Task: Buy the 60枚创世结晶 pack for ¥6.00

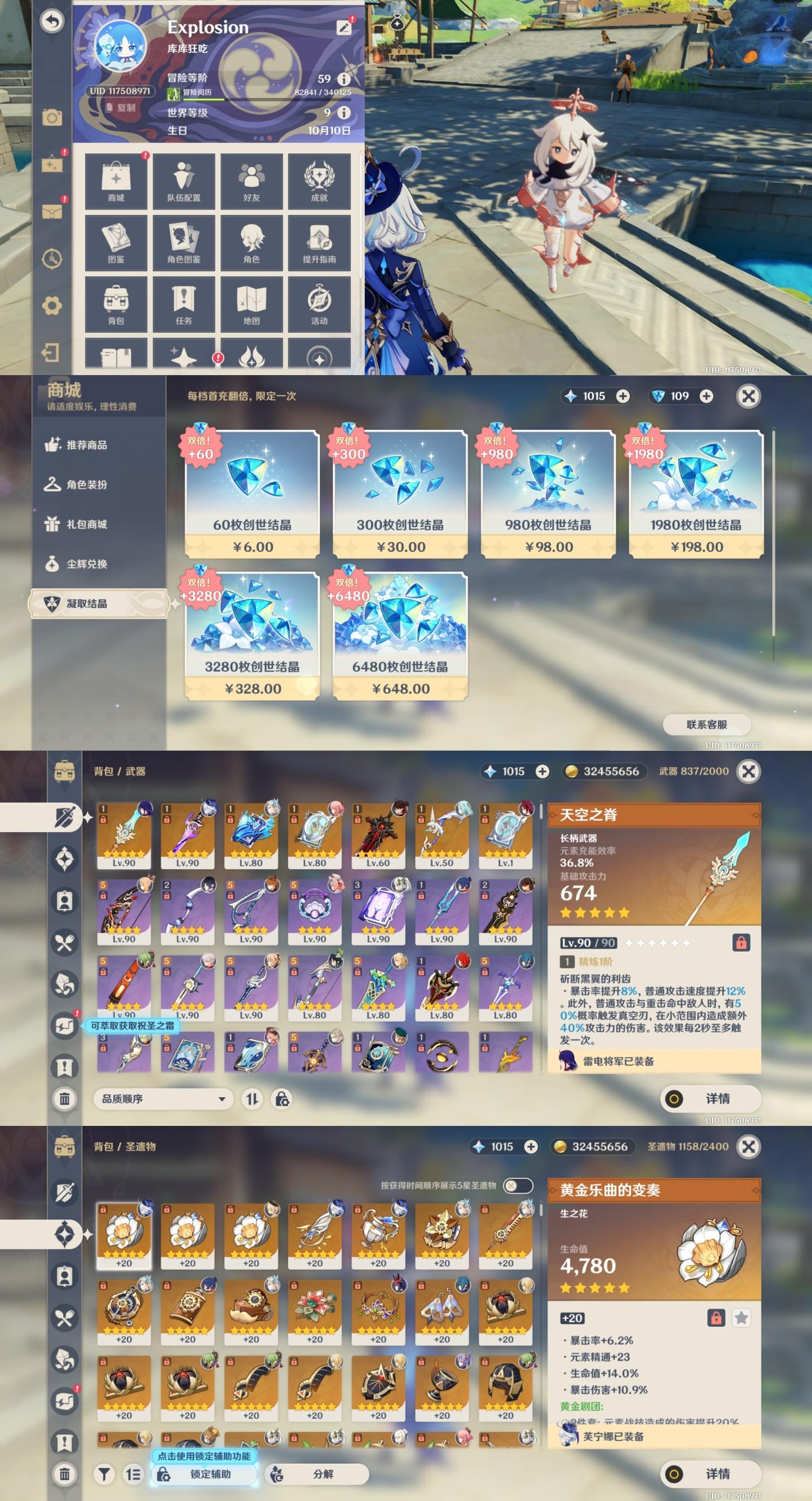Action: click(x=252, y=494)
